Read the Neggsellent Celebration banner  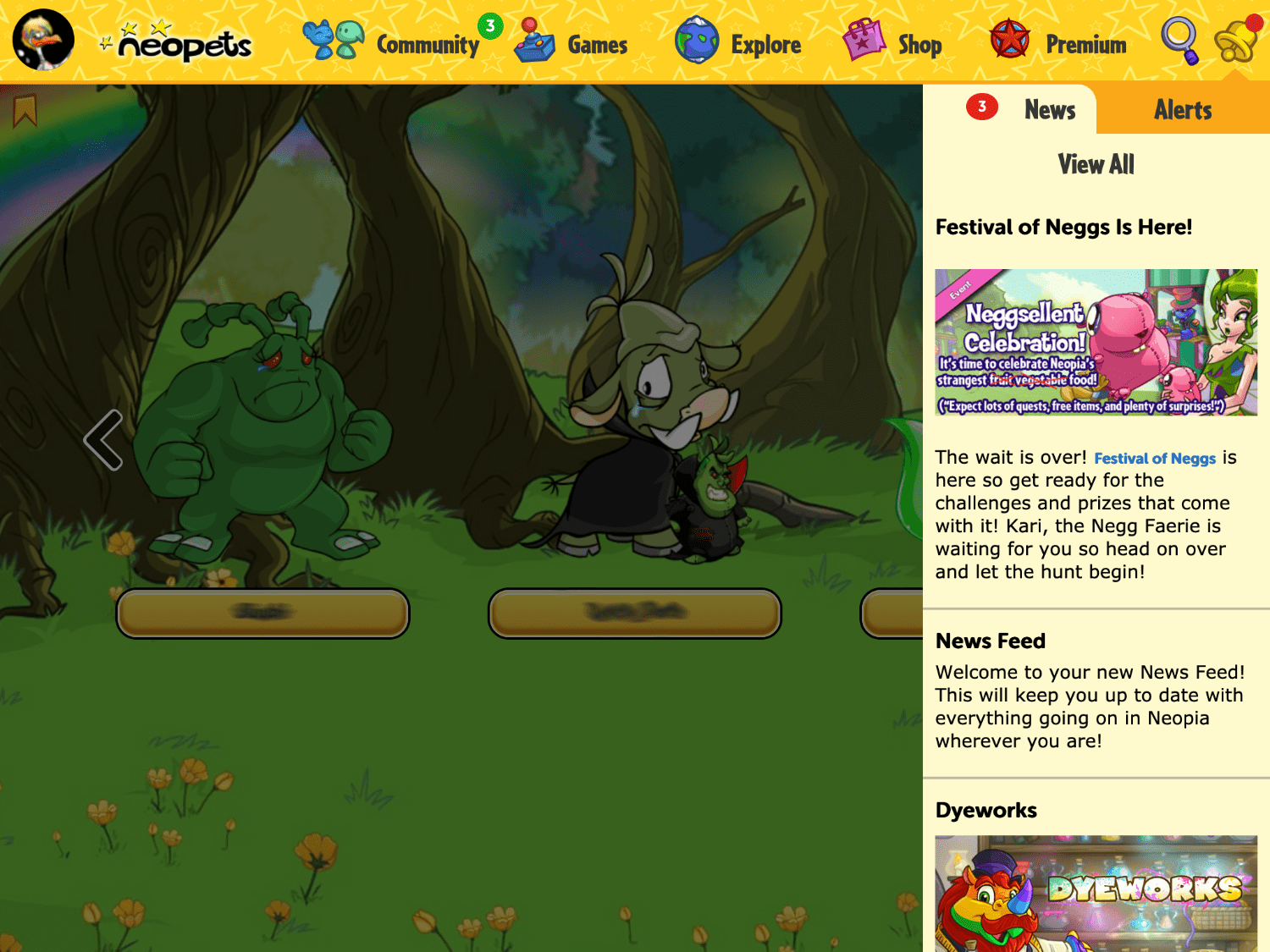1096,342
